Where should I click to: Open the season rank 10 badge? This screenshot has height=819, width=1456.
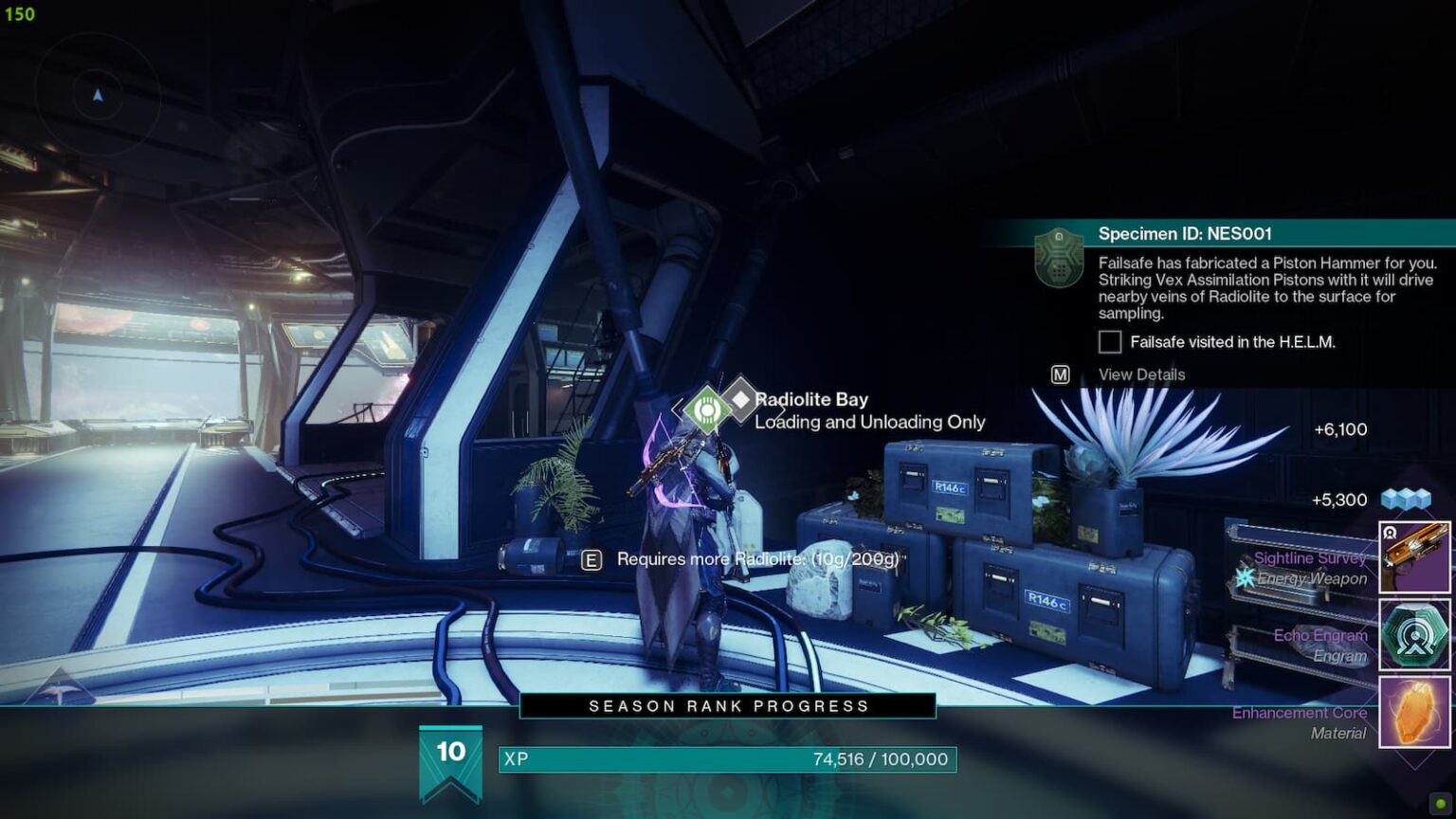click(450, 758)
